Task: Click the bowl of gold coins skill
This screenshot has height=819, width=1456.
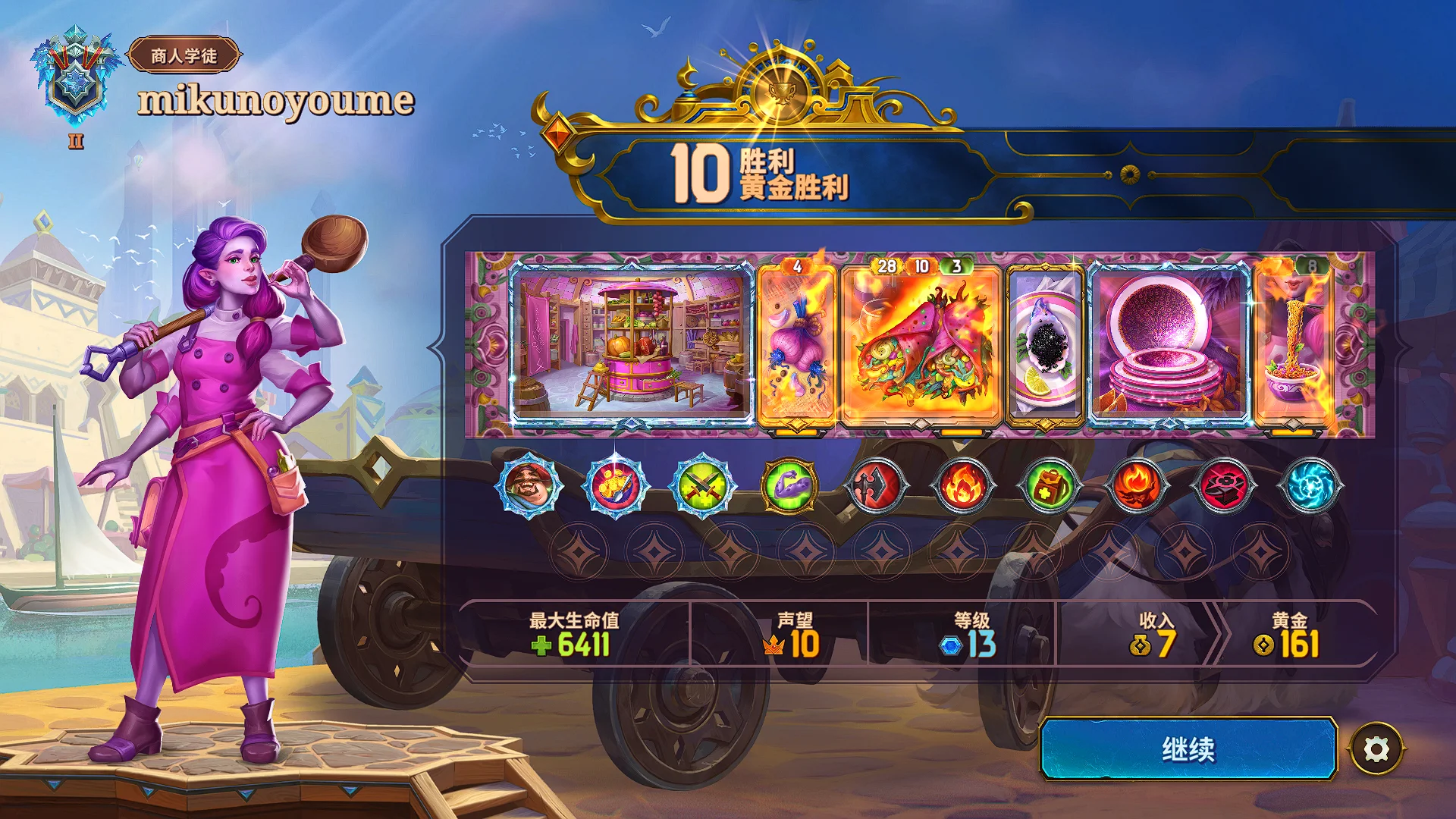Action: click(x=615, y=485)
